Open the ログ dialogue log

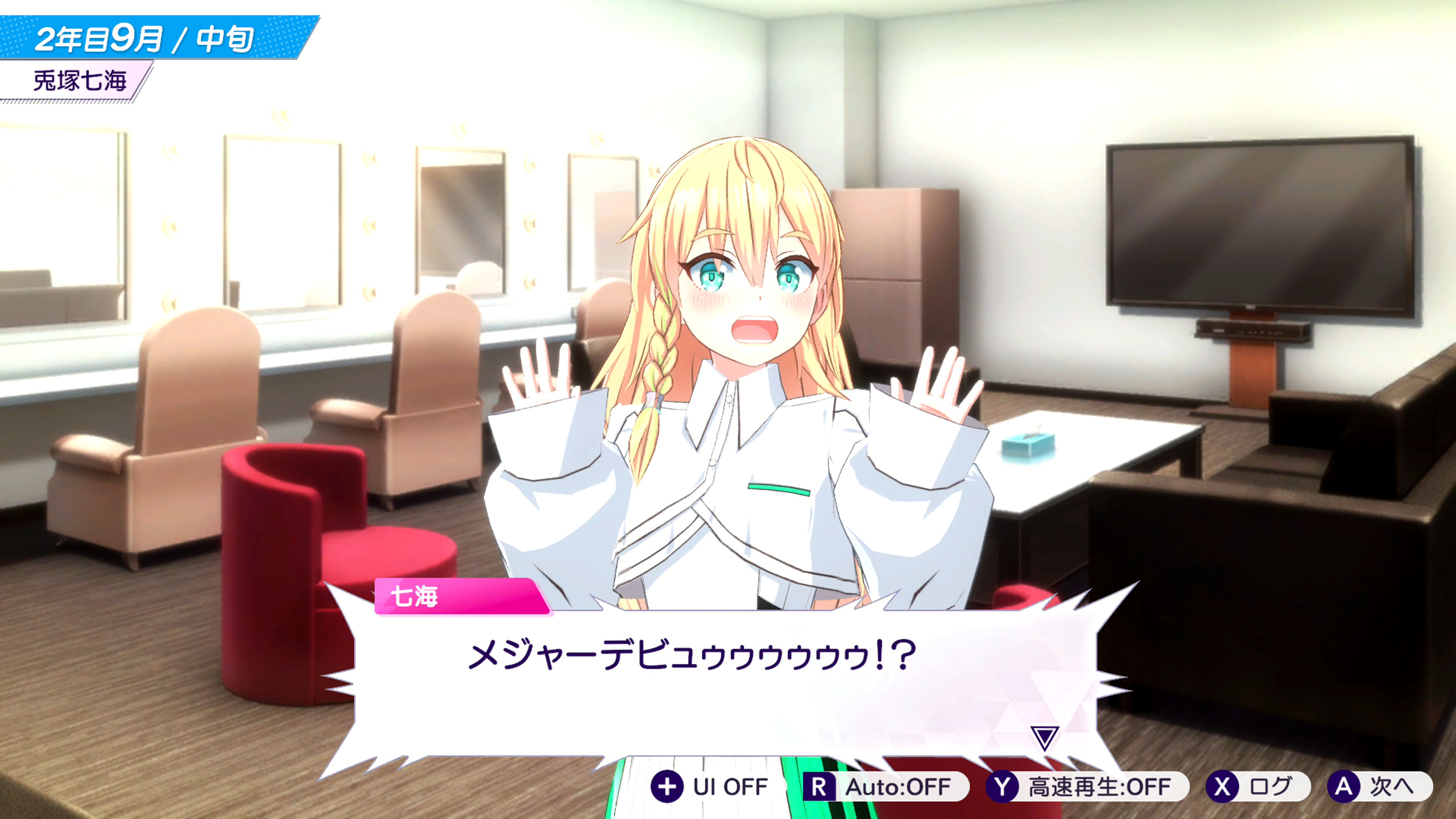pos(1257,786)
